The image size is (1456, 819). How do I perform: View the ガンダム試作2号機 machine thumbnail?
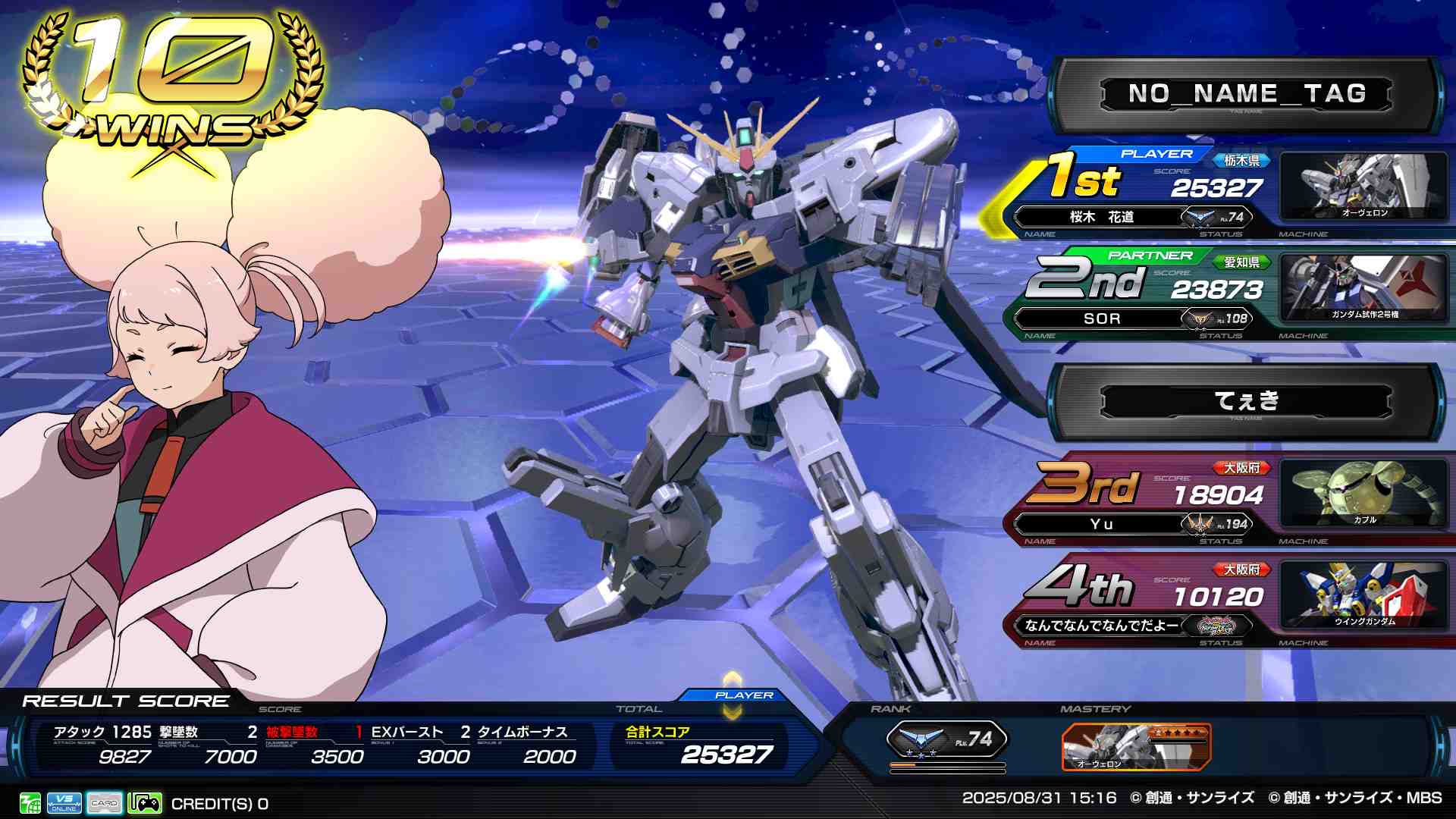[x=1363, y=288]
